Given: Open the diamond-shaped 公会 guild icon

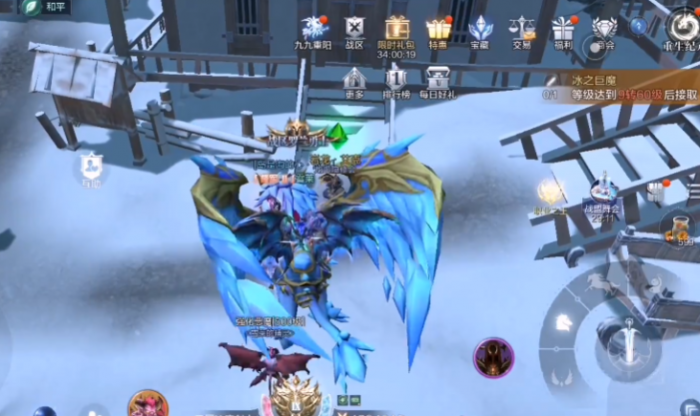Looking at the screenshot, I should tap(604, 29).
